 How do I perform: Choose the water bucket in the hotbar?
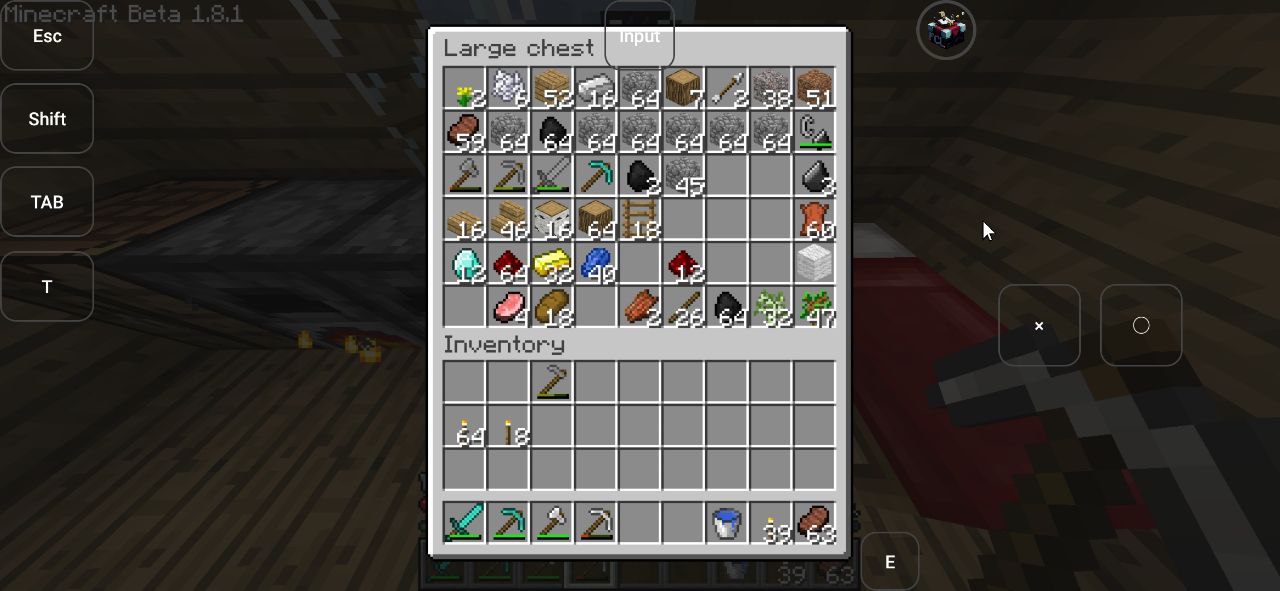727,523
